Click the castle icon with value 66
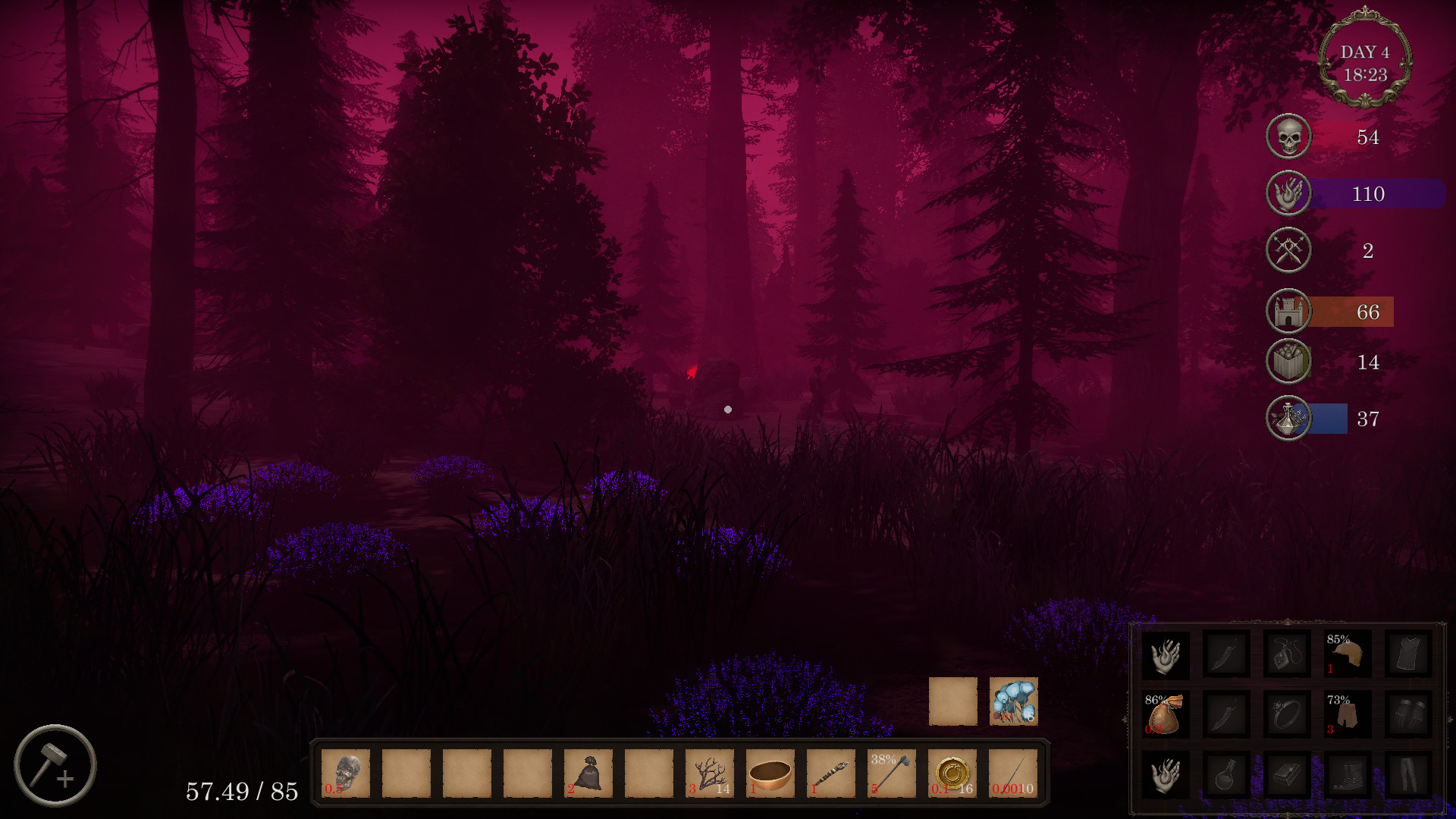 [1287, 312]
